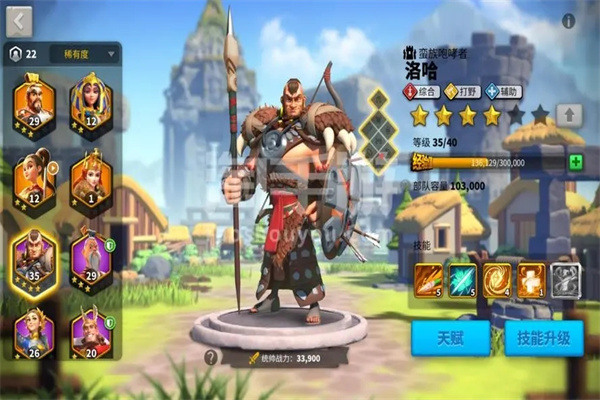Screen dimensions: 600x400
Task: Choose the Cleopatra commander portrait at level 12
Action: (x=90, y=101)
